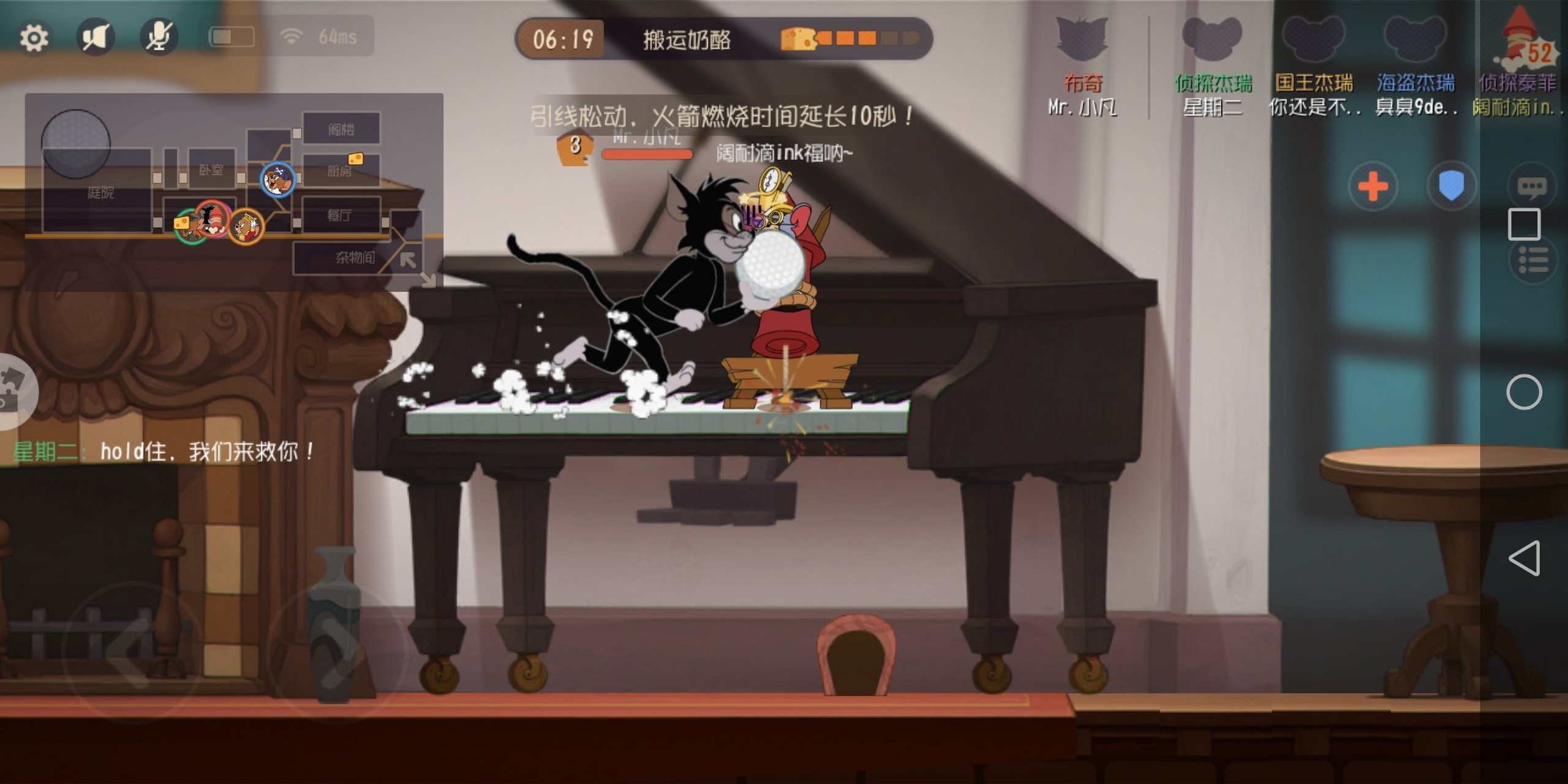
Task: Toggle the speaker sound icon
Action: [95, 37]
